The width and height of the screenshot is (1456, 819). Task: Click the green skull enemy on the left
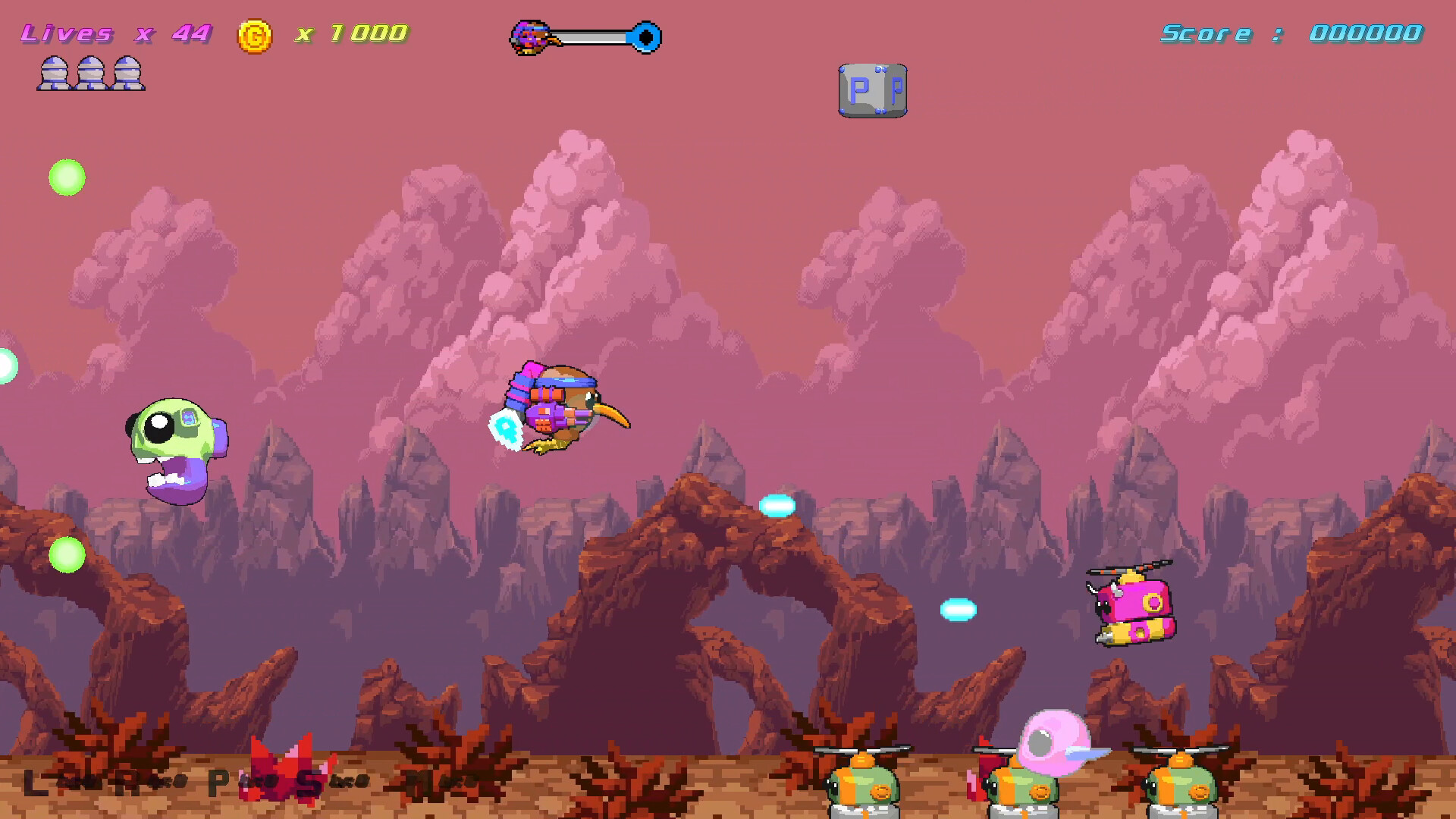click(173, 447)
